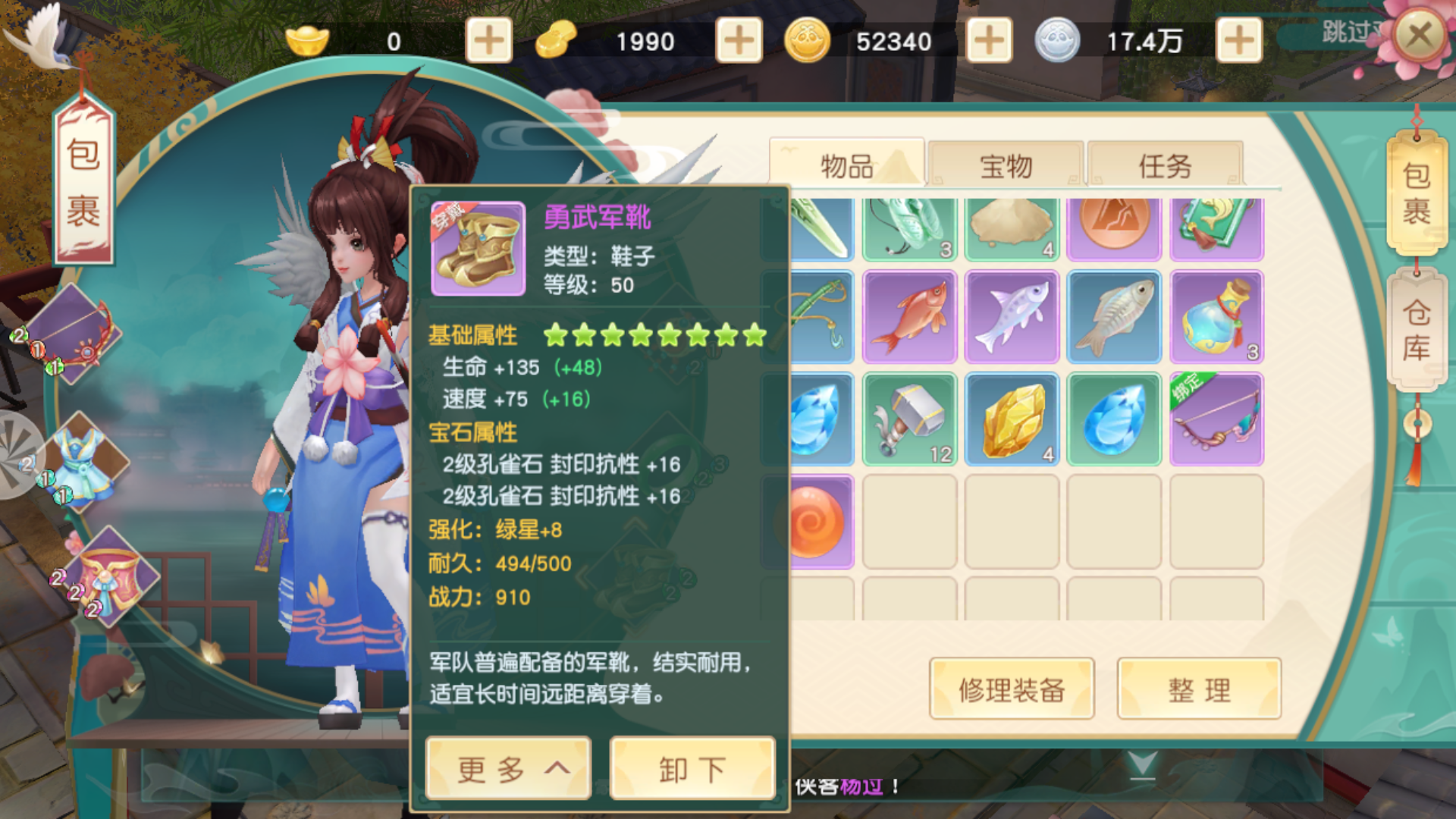This screenshot has width=1456, height=819.
Task: Click 卸下 to unequip the boots
Action: click(x=691, y=767)
